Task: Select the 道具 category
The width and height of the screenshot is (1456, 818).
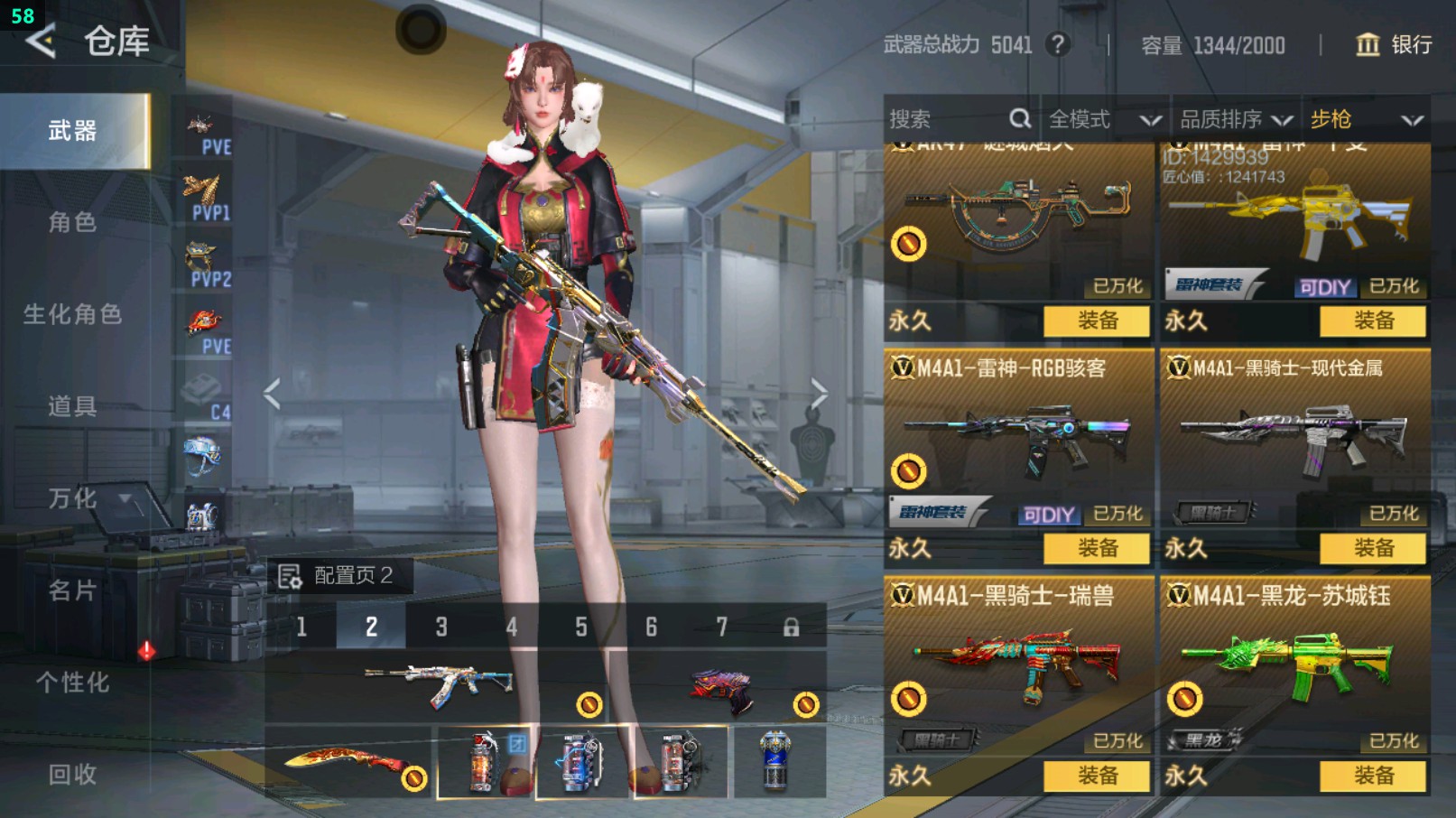Action: (x=73, y=406)
